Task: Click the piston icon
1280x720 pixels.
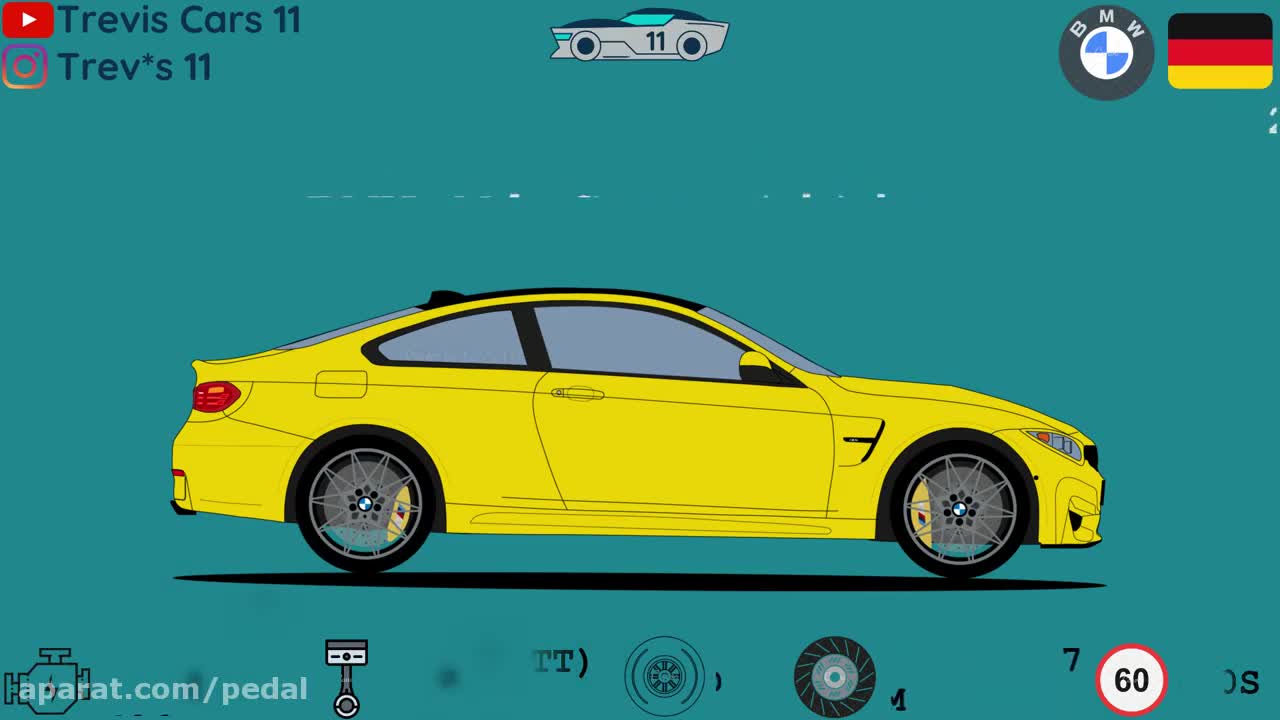Action: (x=346, y=678)
